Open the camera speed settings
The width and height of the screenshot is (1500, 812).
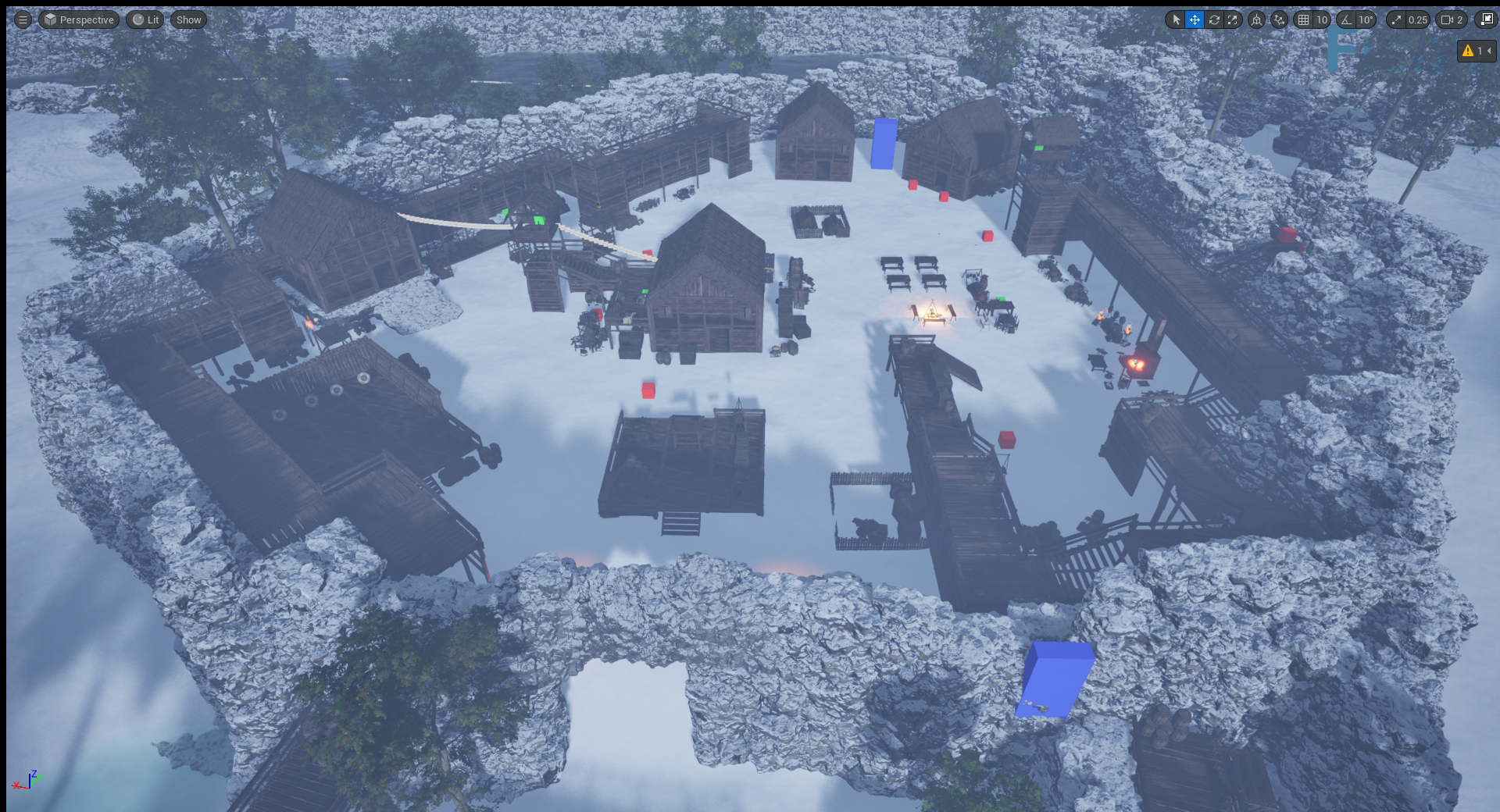[x=1452, y=20]
